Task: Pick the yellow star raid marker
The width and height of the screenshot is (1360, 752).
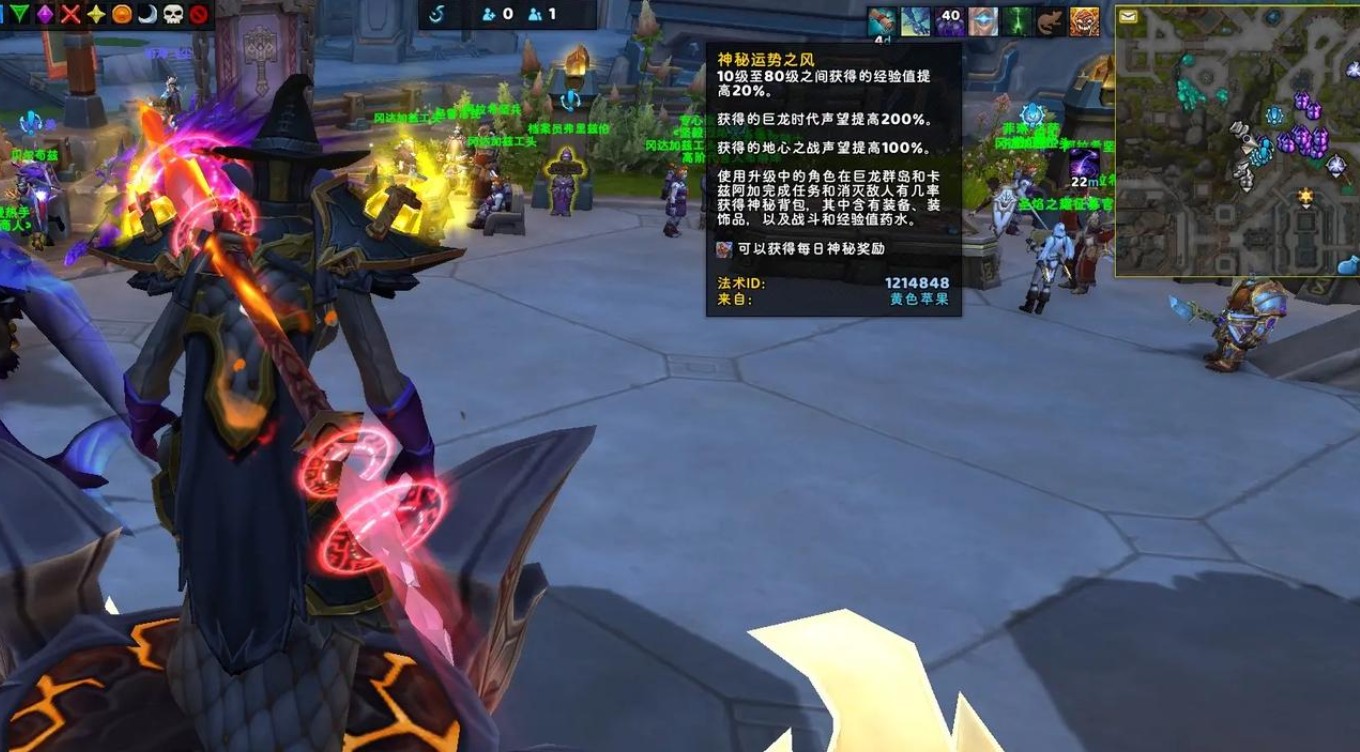Action: coord(96,14)
